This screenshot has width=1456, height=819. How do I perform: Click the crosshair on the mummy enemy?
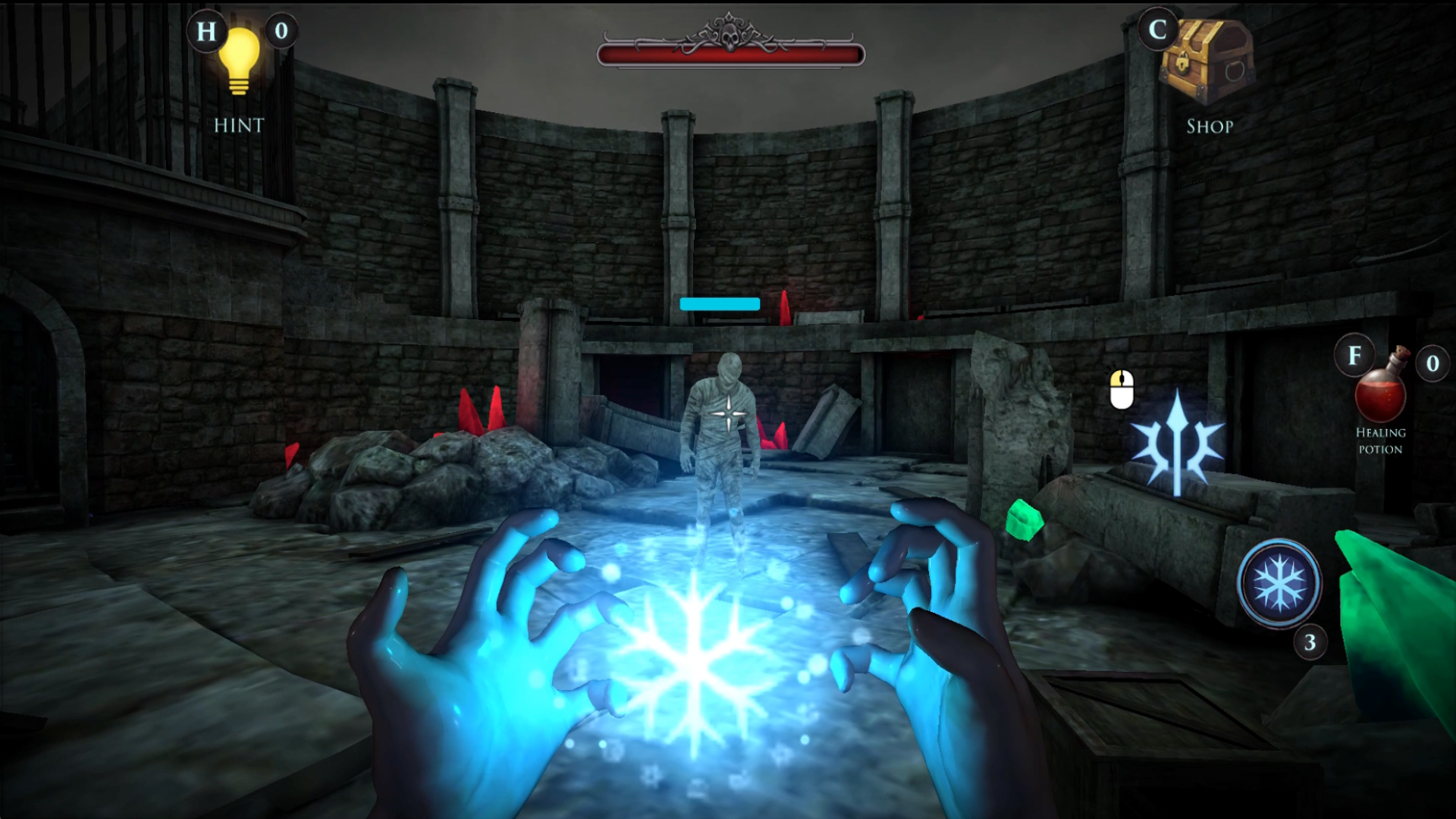[727, 414]
